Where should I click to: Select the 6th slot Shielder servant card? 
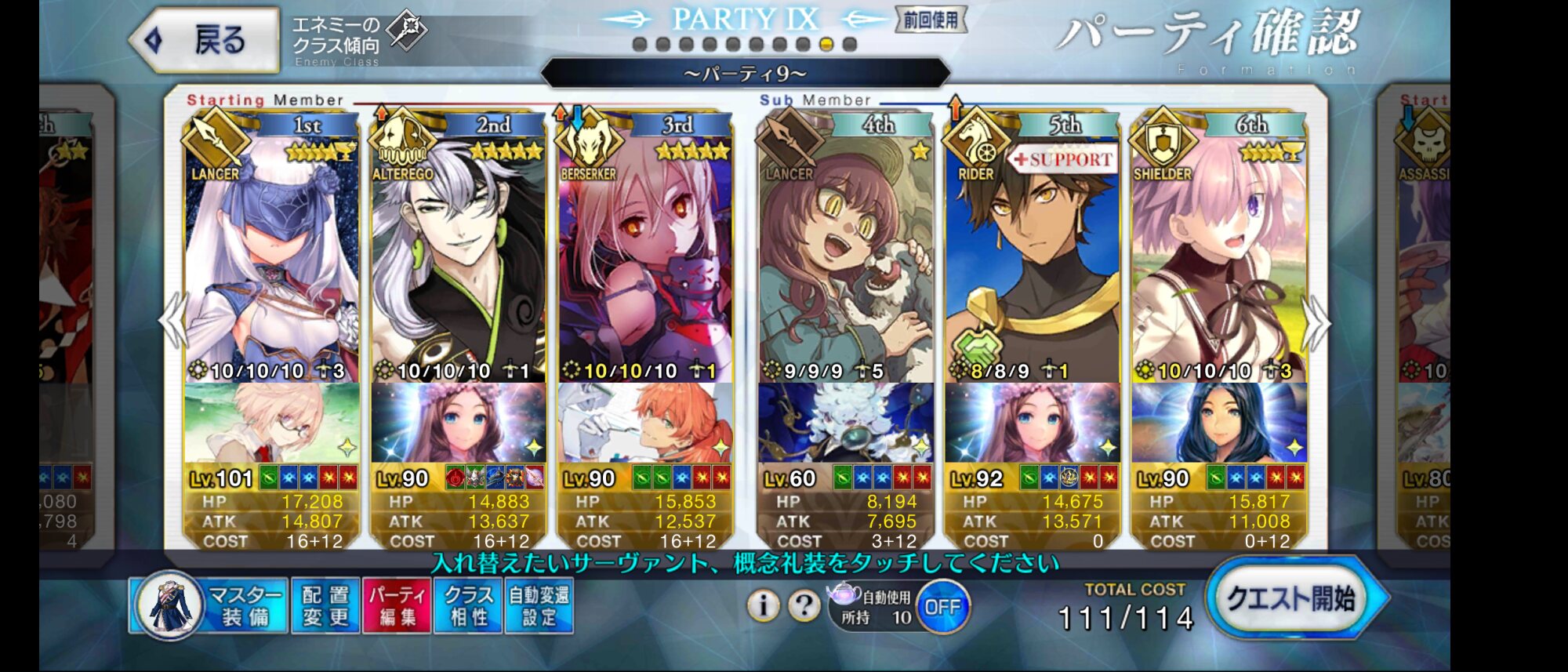pos(1218,259)
